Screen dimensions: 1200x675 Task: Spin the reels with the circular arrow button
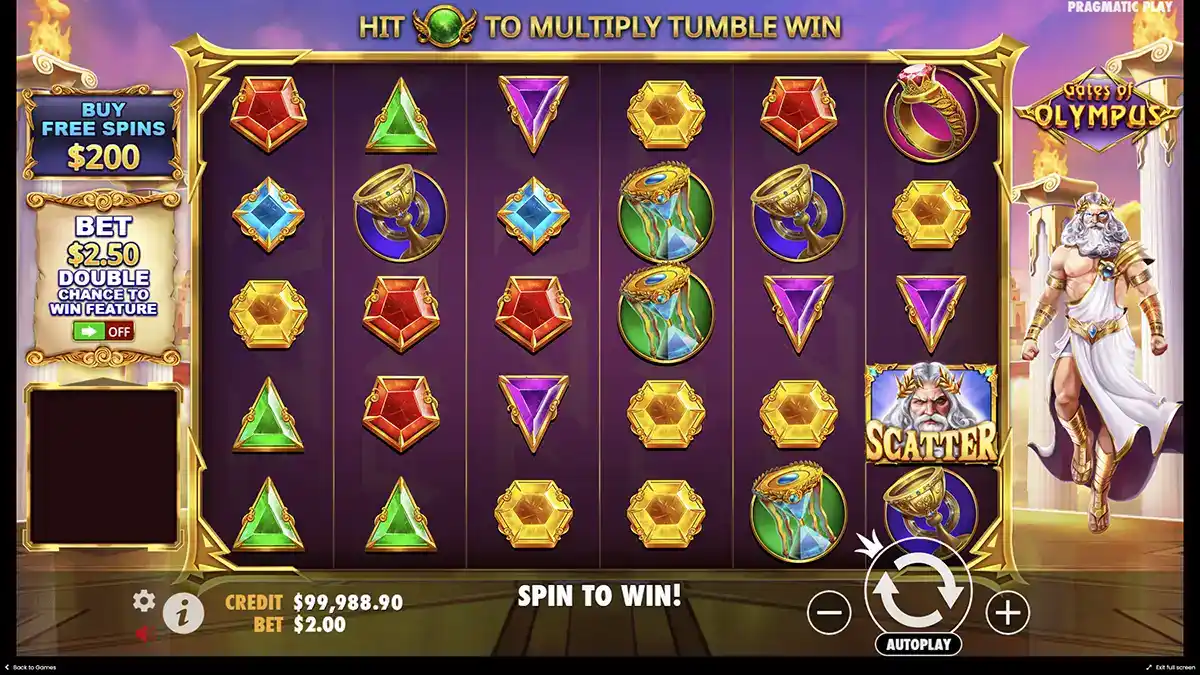(918, 590)
